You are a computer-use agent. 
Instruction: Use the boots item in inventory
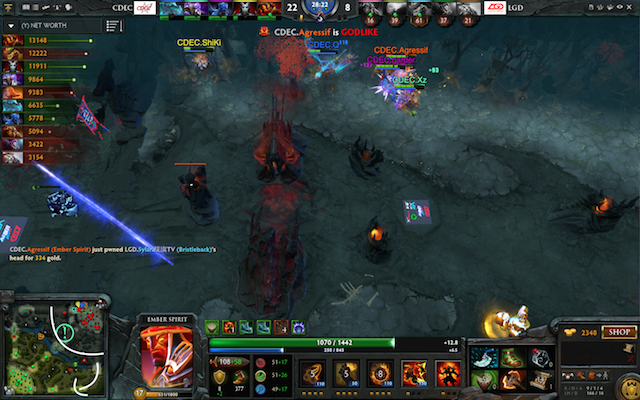click(x=513, y=357)
